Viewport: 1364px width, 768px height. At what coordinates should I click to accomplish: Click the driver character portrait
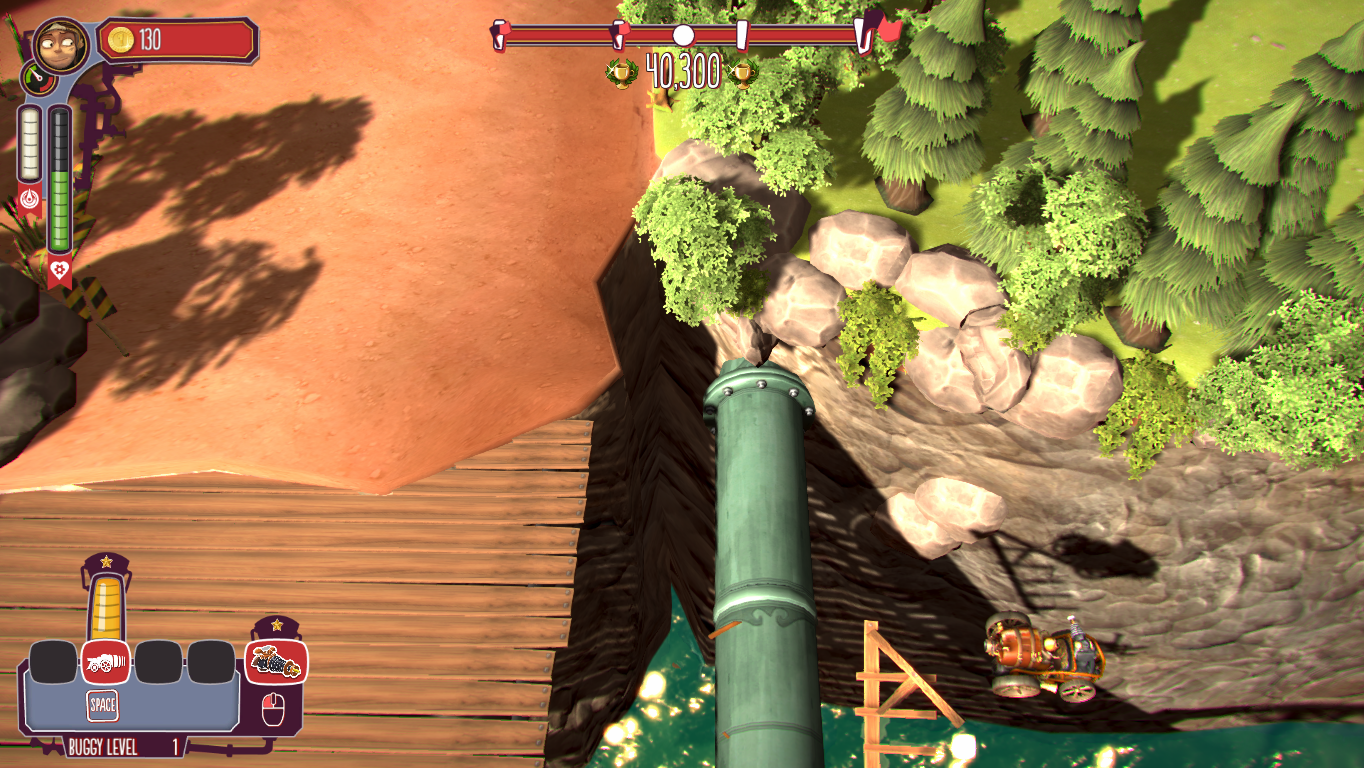pos(60,44)
